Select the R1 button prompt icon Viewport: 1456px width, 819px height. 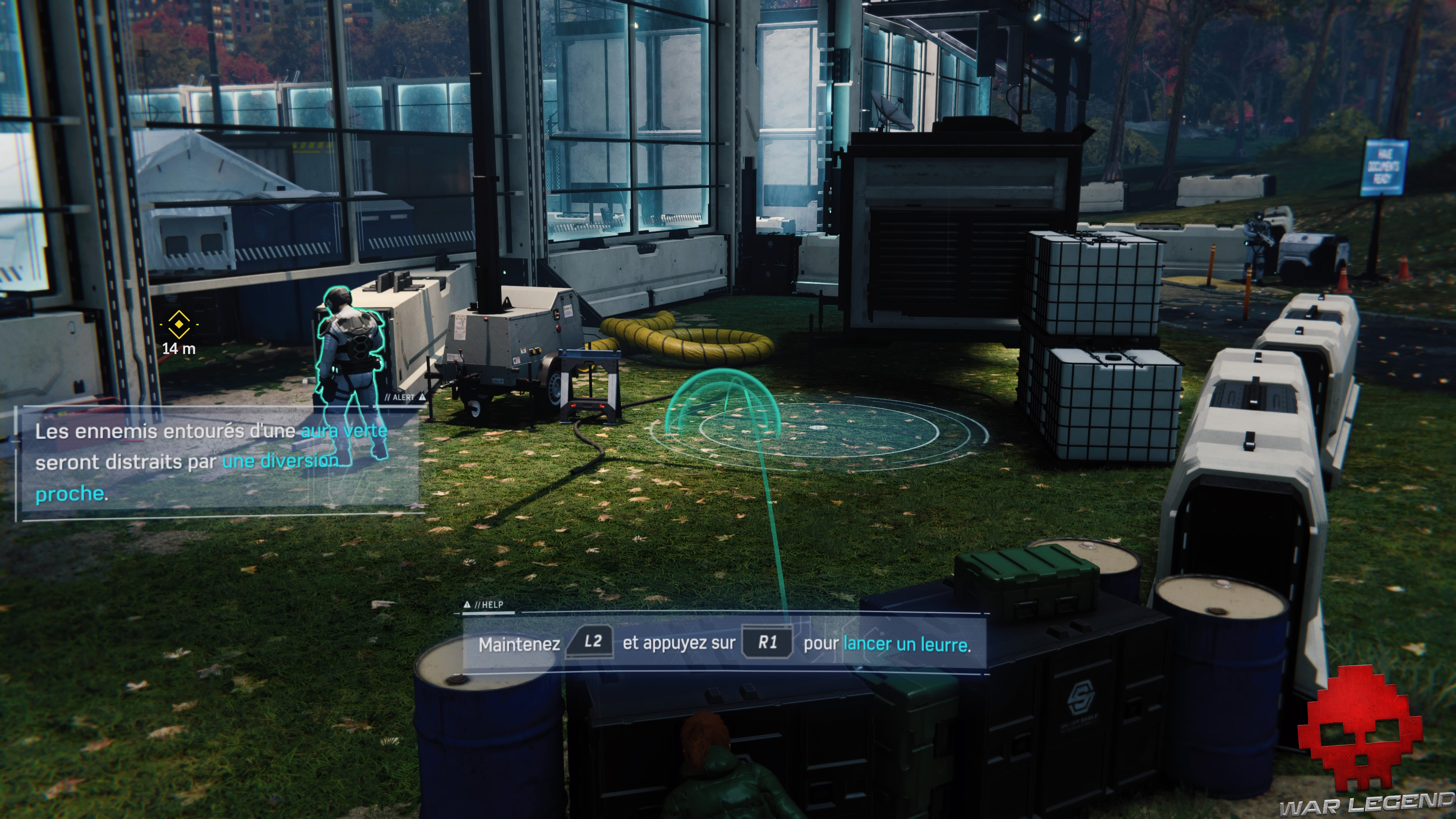tap(769, 643)
